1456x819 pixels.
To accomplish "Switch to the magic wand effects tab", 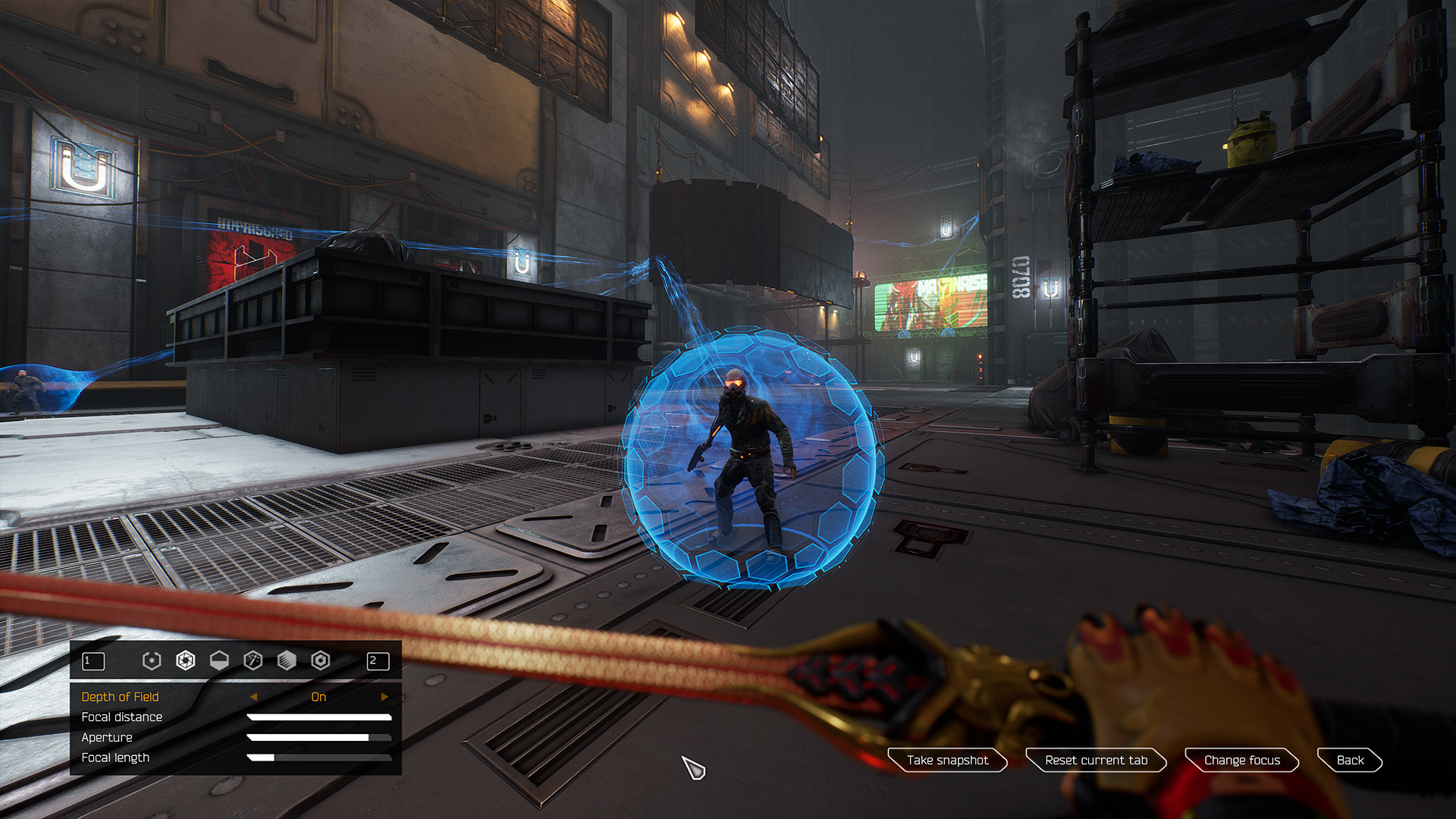I will click(x=253, y=661).
